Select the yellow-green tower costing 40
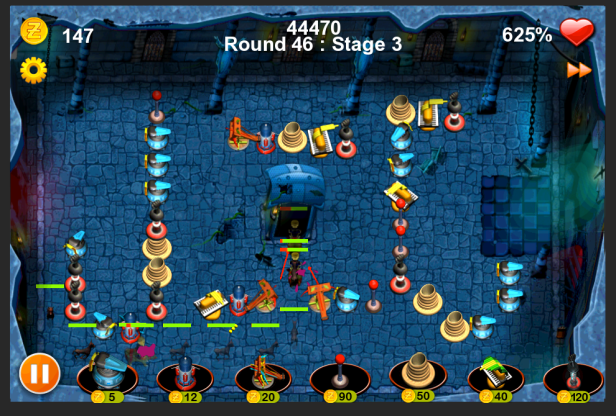 [496, 374]
